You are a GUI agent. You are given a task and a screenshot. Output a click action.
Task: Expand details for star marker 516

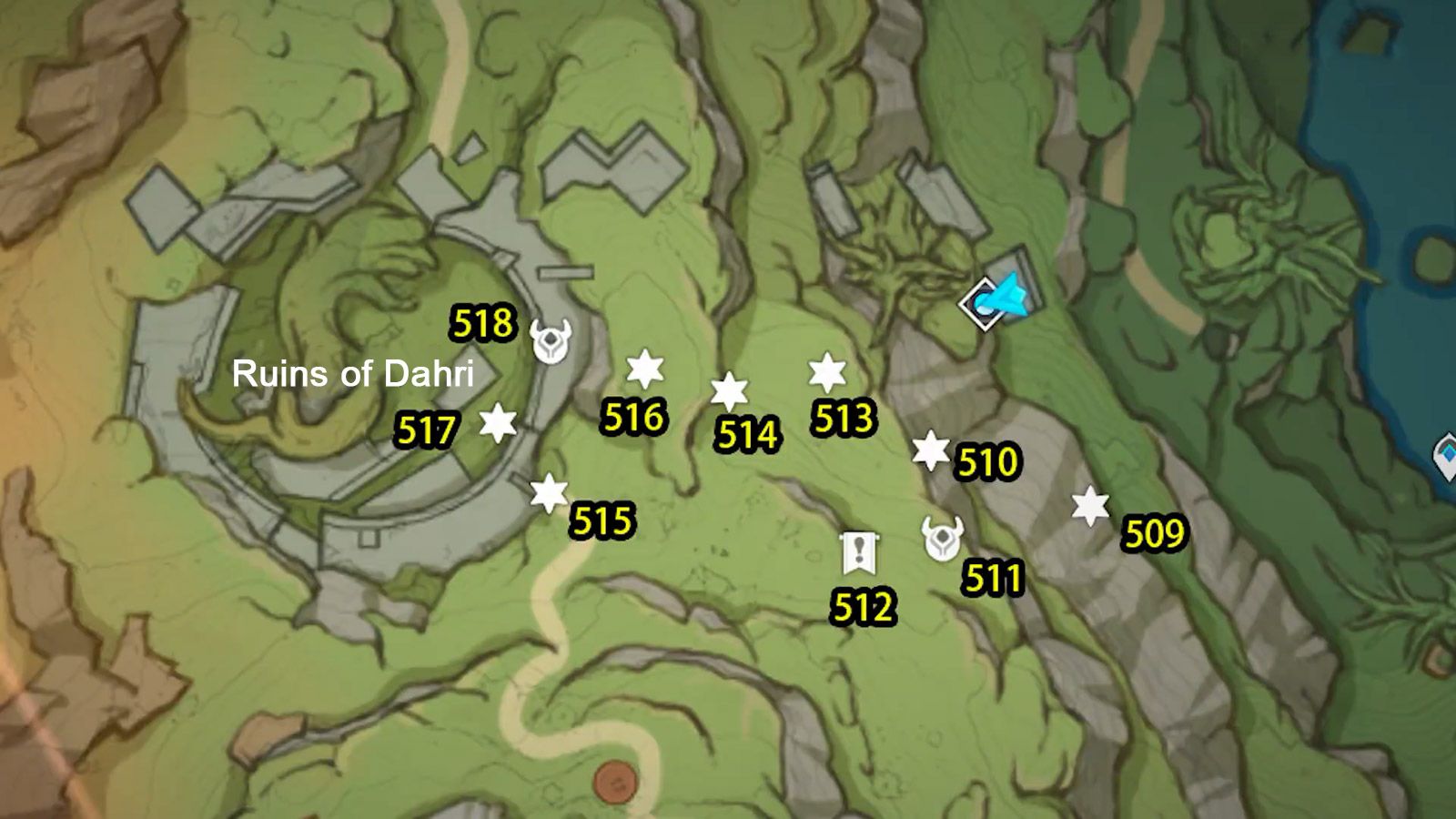[x=646, y=370]
